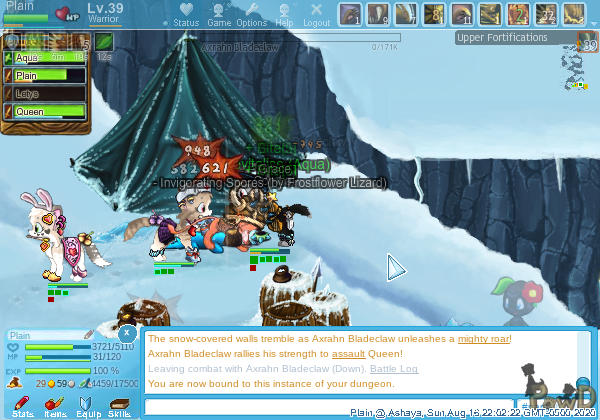The image size is (600, 420).
Task: Click the mighty roar link in chat
Action: click(x=483, y=339)
